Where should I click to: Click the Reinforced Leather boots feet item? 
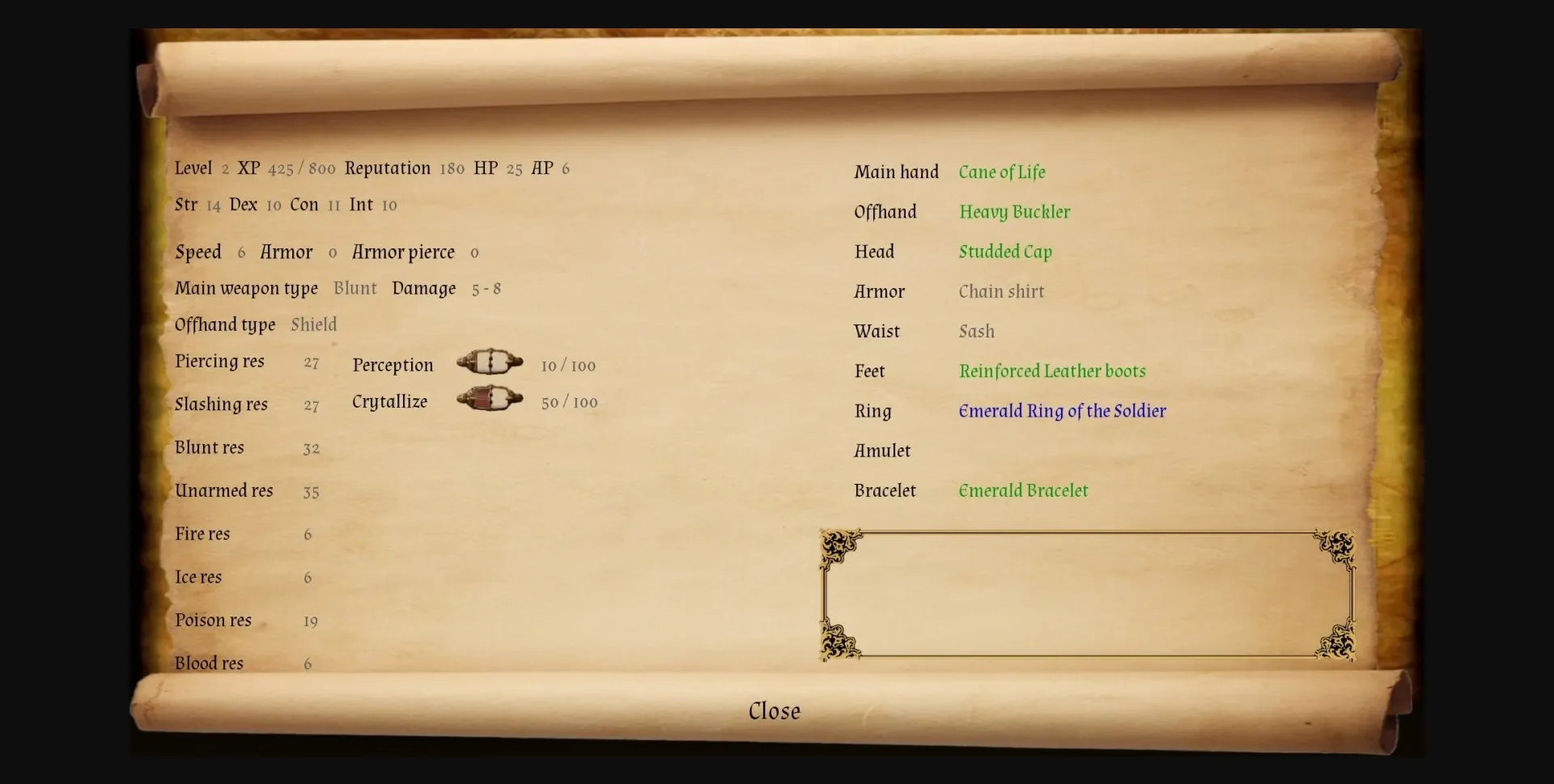(1052, 371)
